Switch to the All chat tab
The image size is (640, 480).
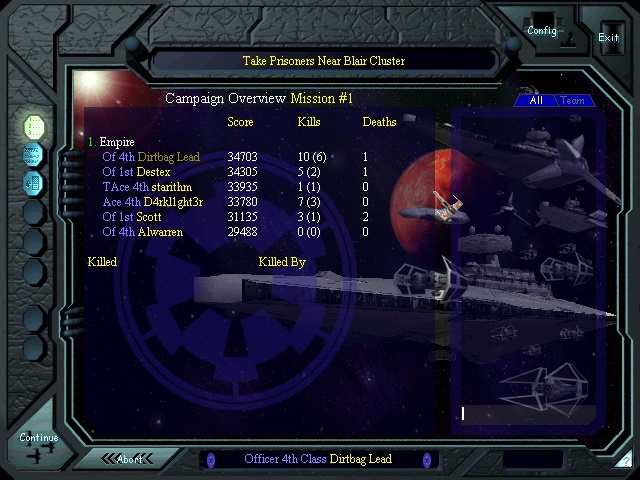536,100
